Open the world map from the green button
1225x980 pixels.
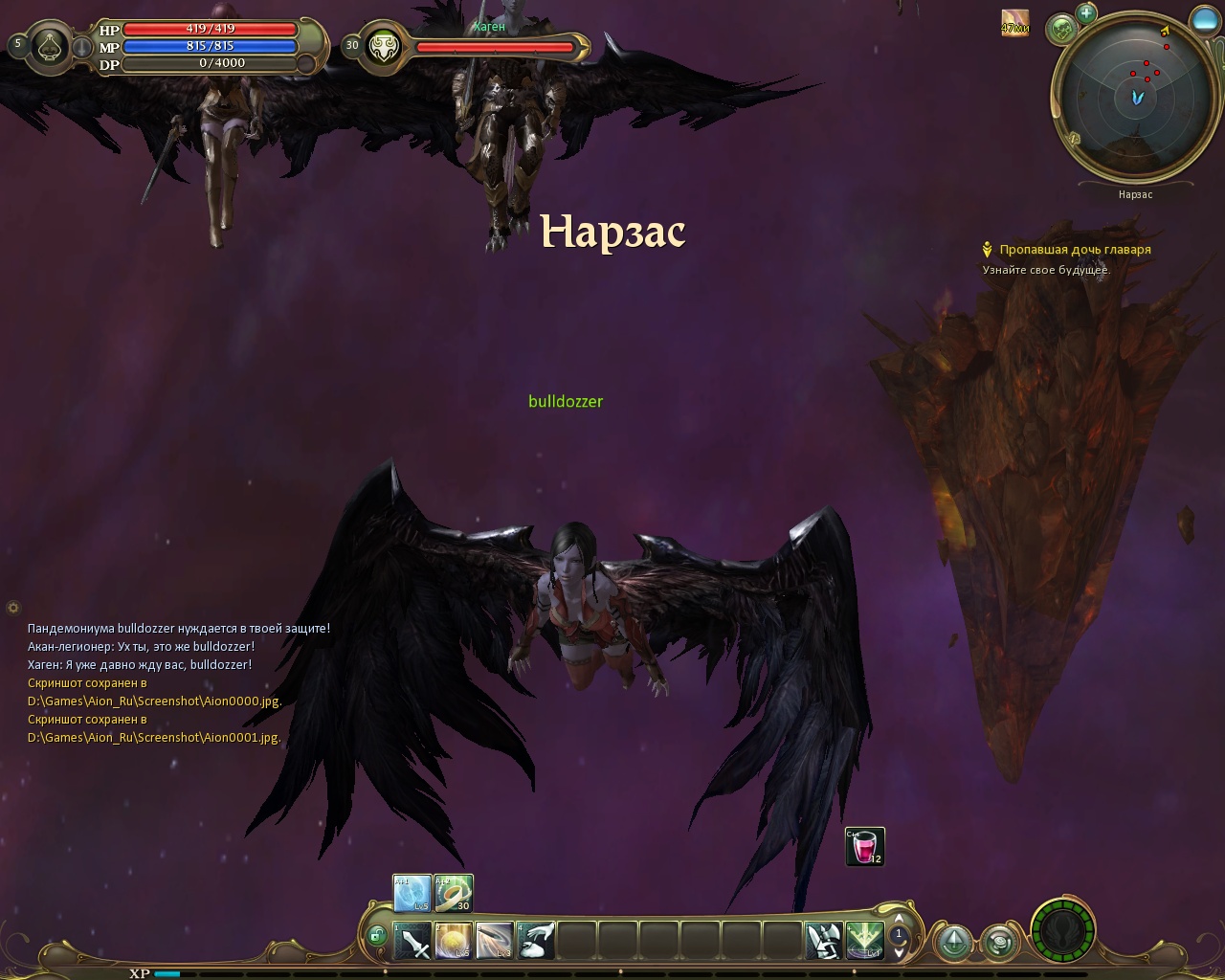click(1061, 29)
